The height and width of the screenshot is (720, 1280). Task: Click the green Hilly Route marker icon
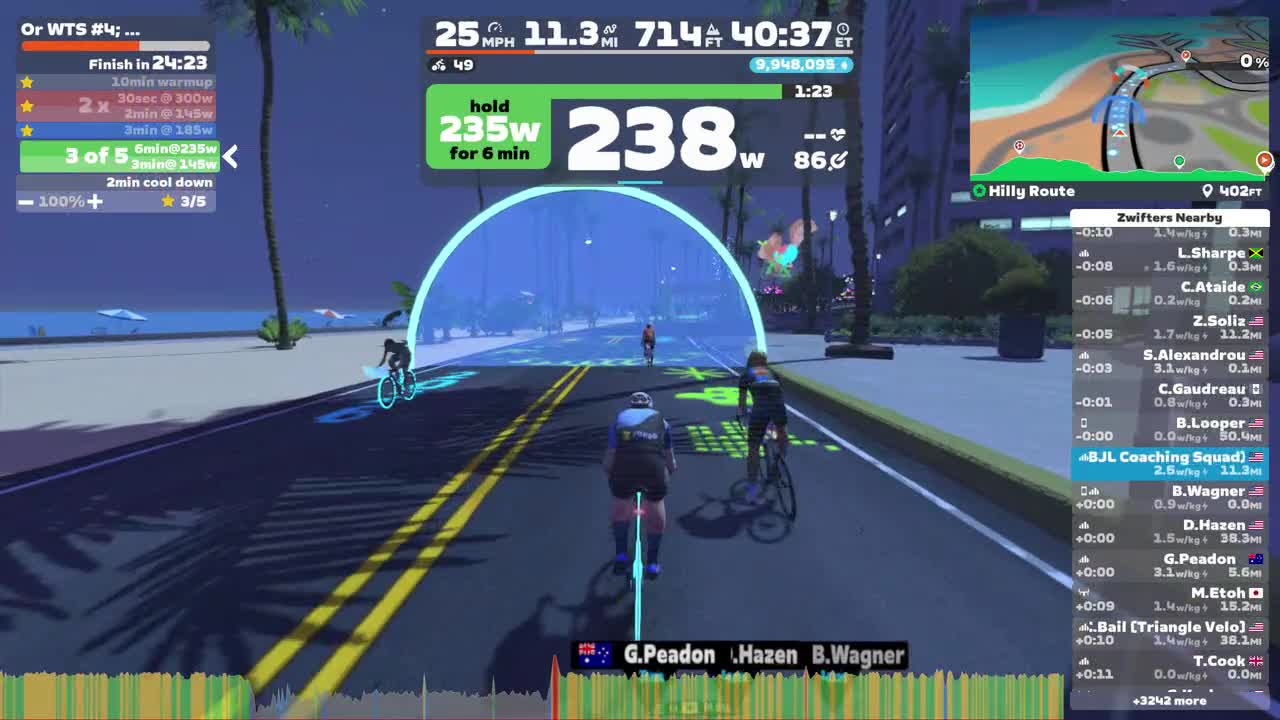tap(981, 191)
